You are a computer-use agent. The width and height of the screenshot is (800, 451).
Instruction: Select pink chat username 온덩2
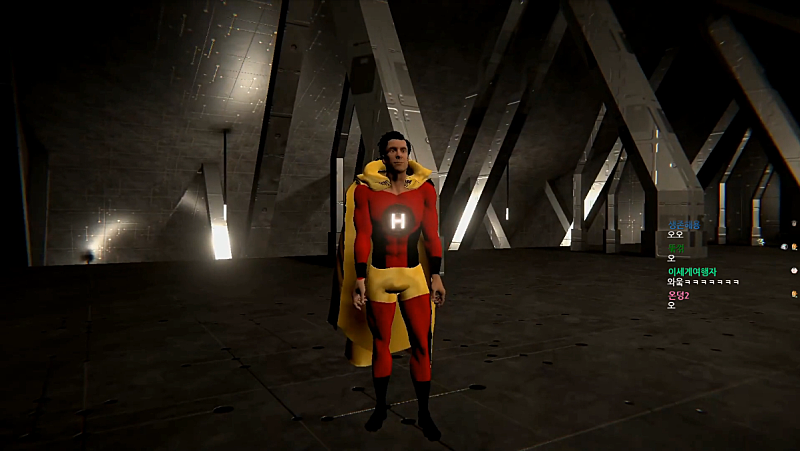coord(679,295)
